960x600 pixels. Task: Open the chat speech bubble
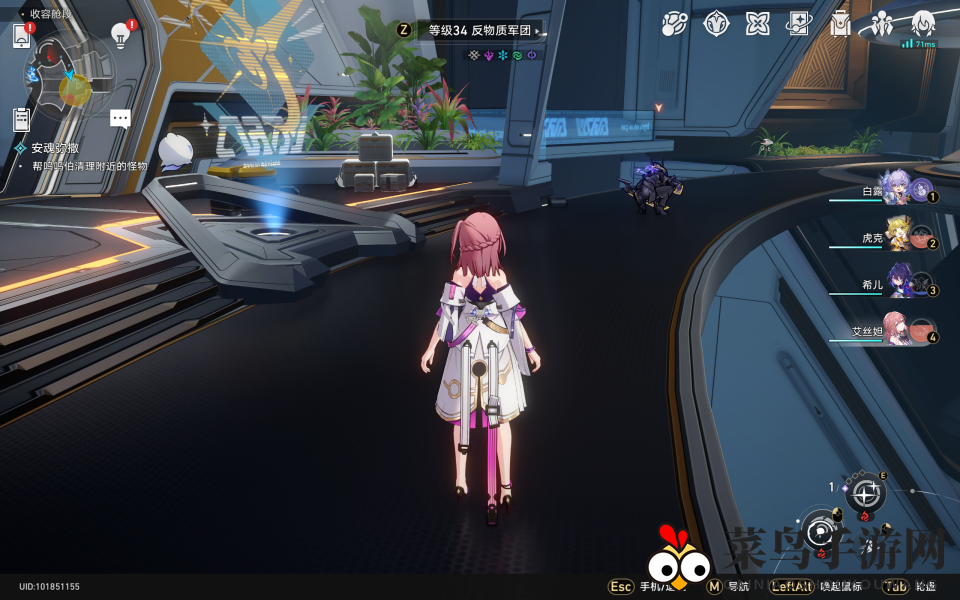click(120, 119)
